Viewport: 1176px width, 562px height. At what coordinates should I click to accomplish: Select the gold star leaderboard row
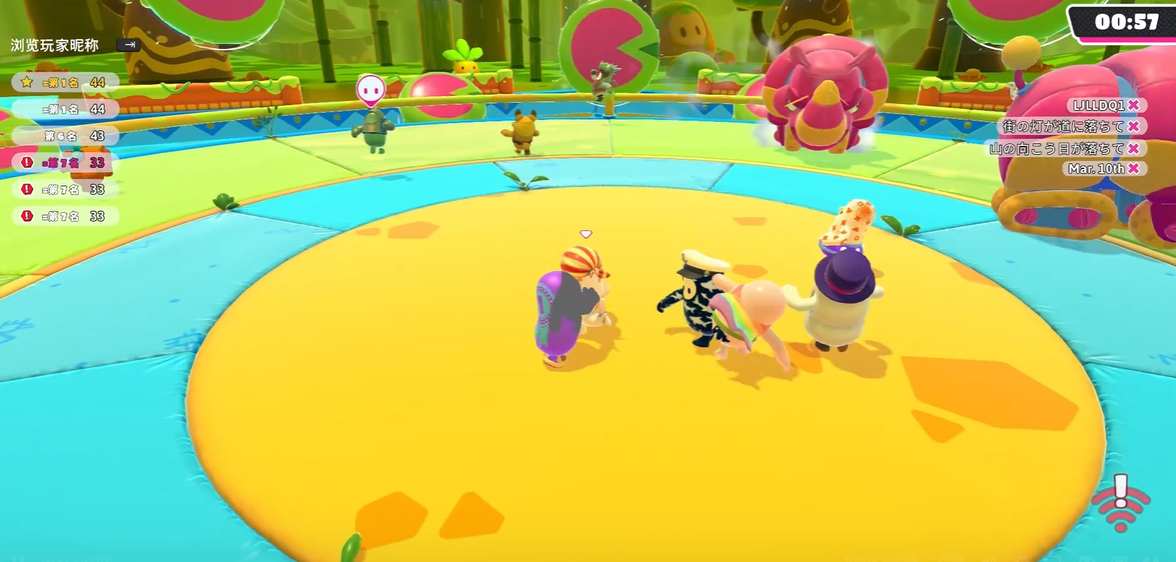click(66, 82)
